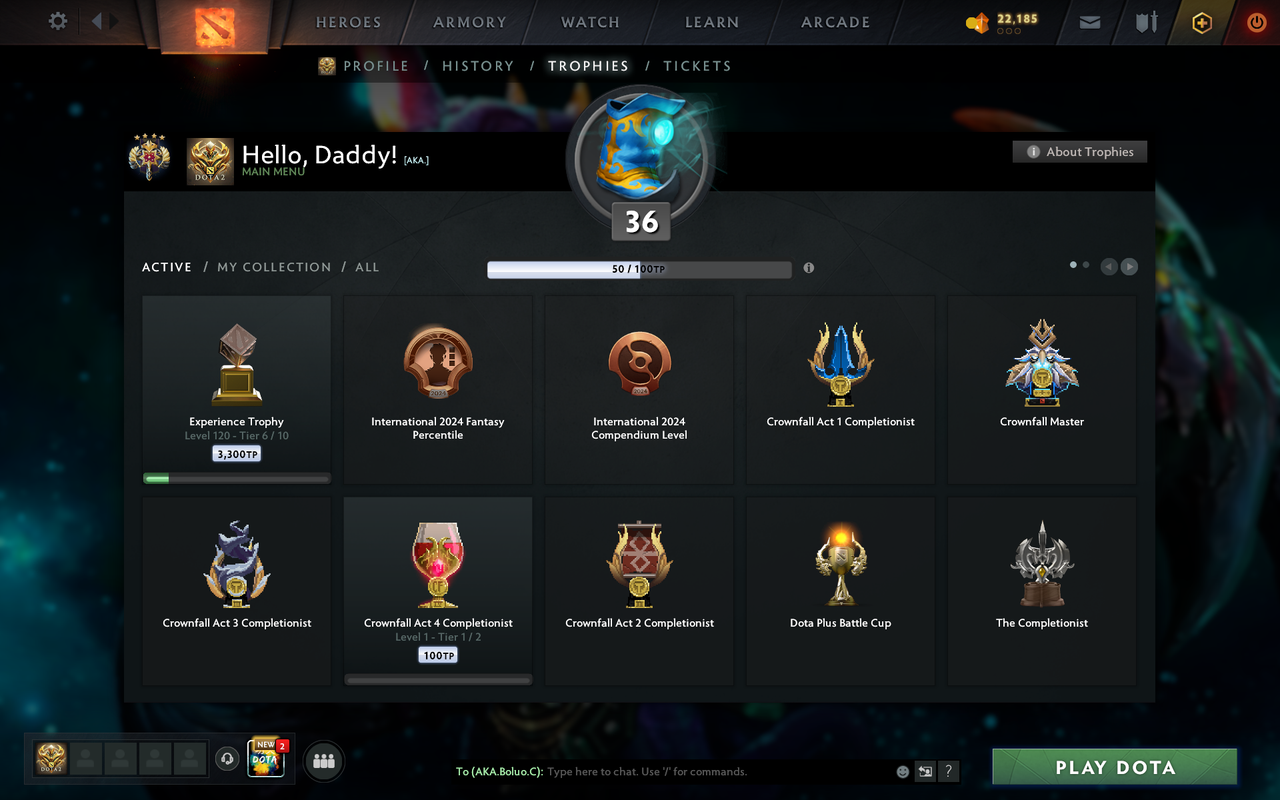Toggle voice chat with the headset icon
Screen dimensions: 1280x800
226,759
